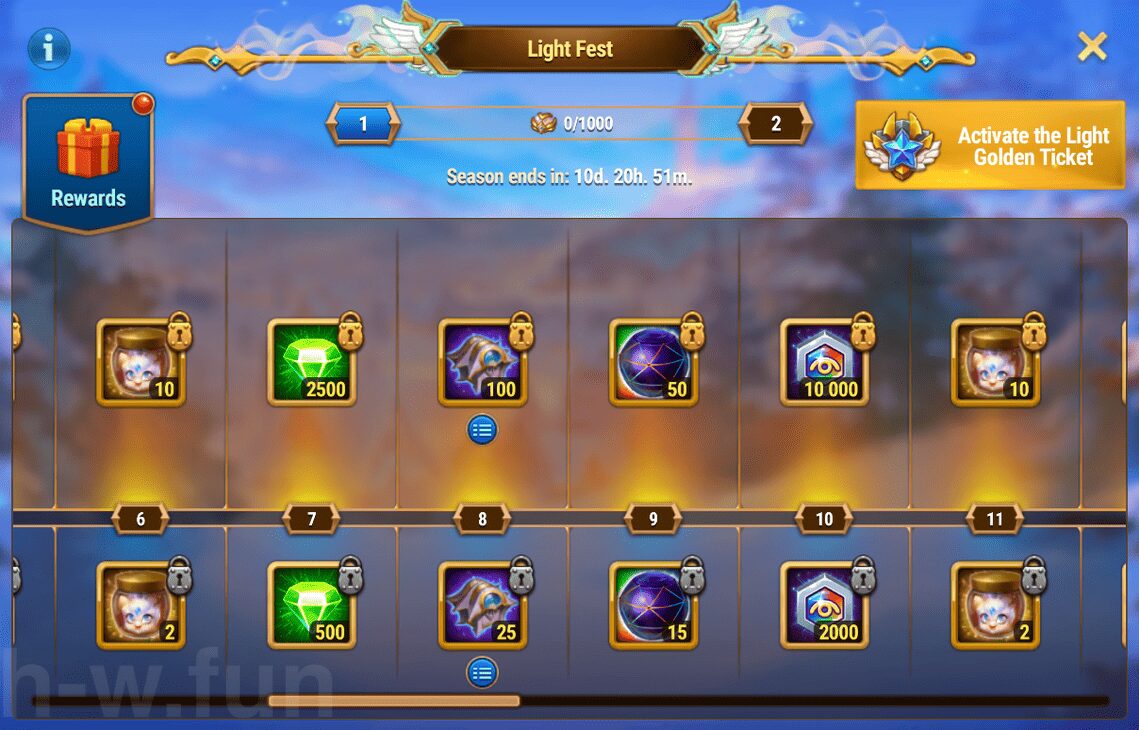Select the golden 2500 emeralds reward

tap(312, 362)
